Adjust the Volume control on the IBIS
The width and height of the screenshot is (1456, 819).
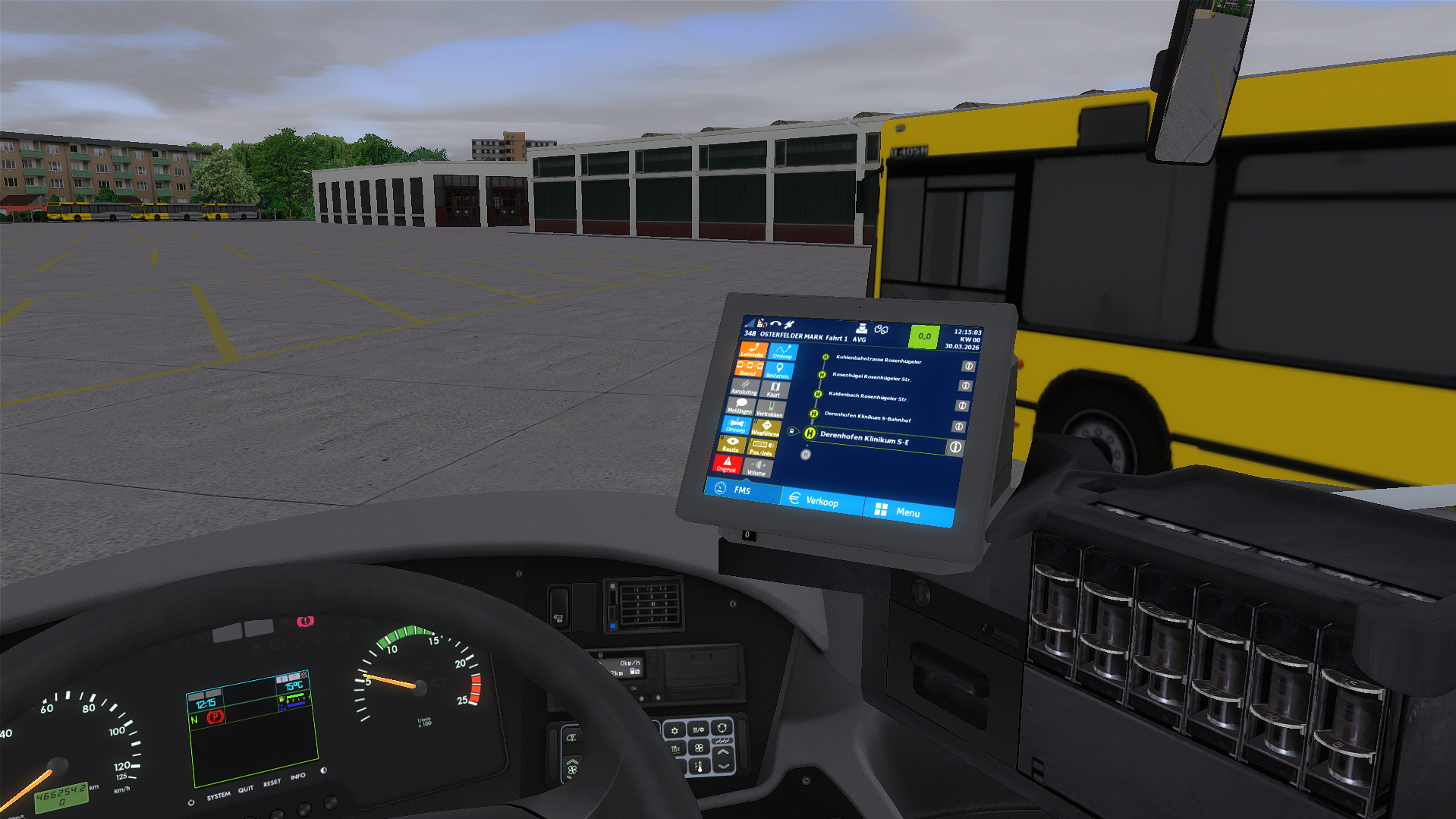point(757,468)
